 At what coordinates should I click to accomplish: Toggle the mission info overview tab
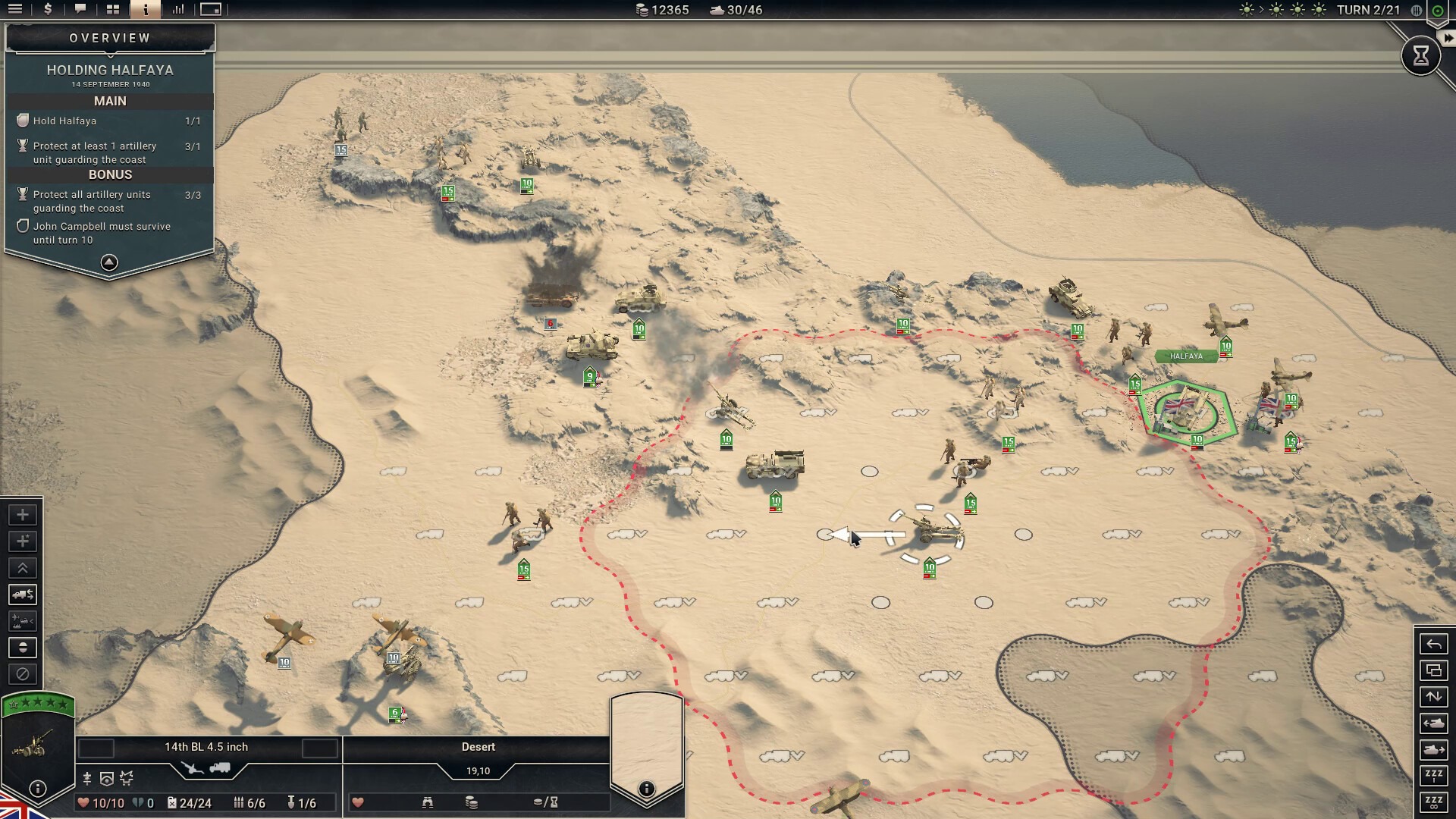[x=146, y=9]
